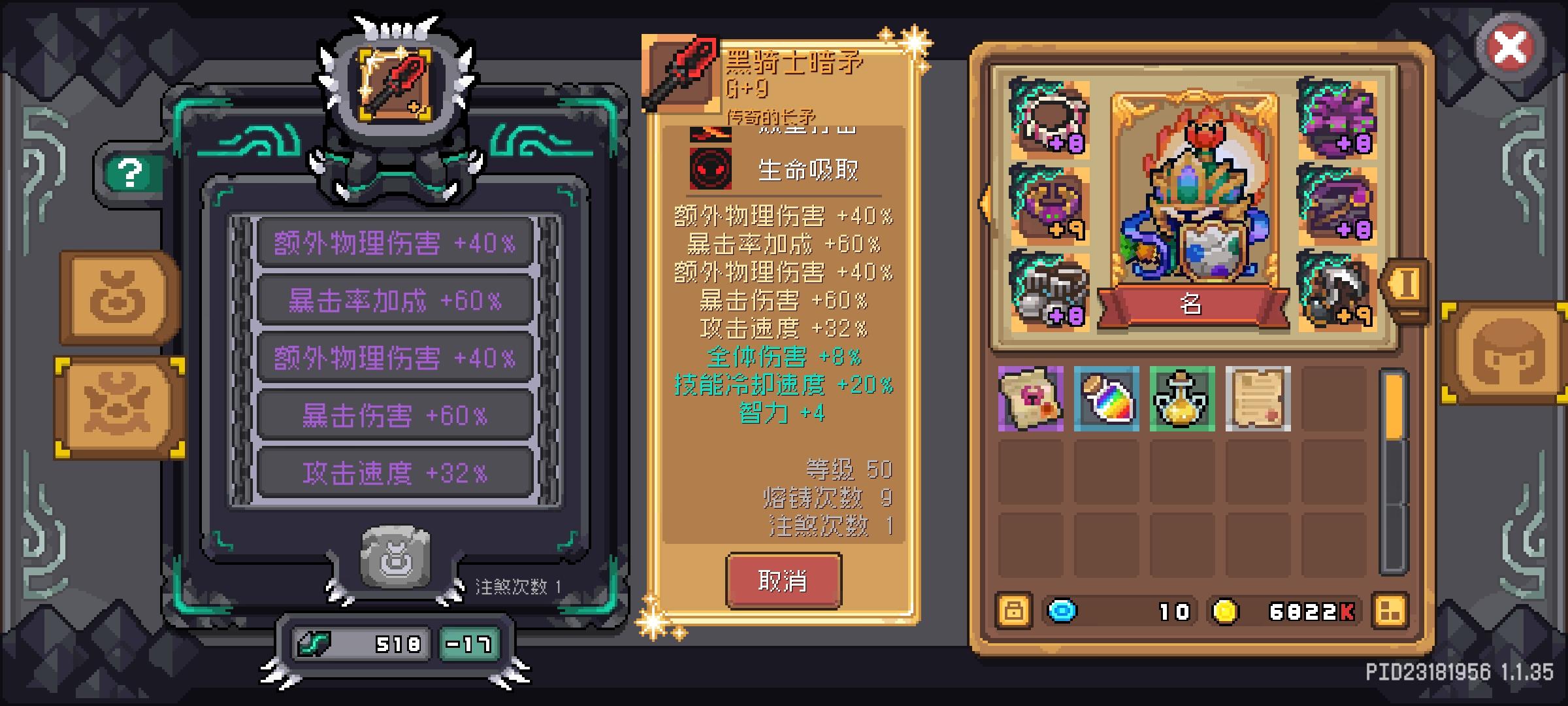Select the rainbow potion in the inventory
This screenshot has width=1568, height=706.
1107,400
